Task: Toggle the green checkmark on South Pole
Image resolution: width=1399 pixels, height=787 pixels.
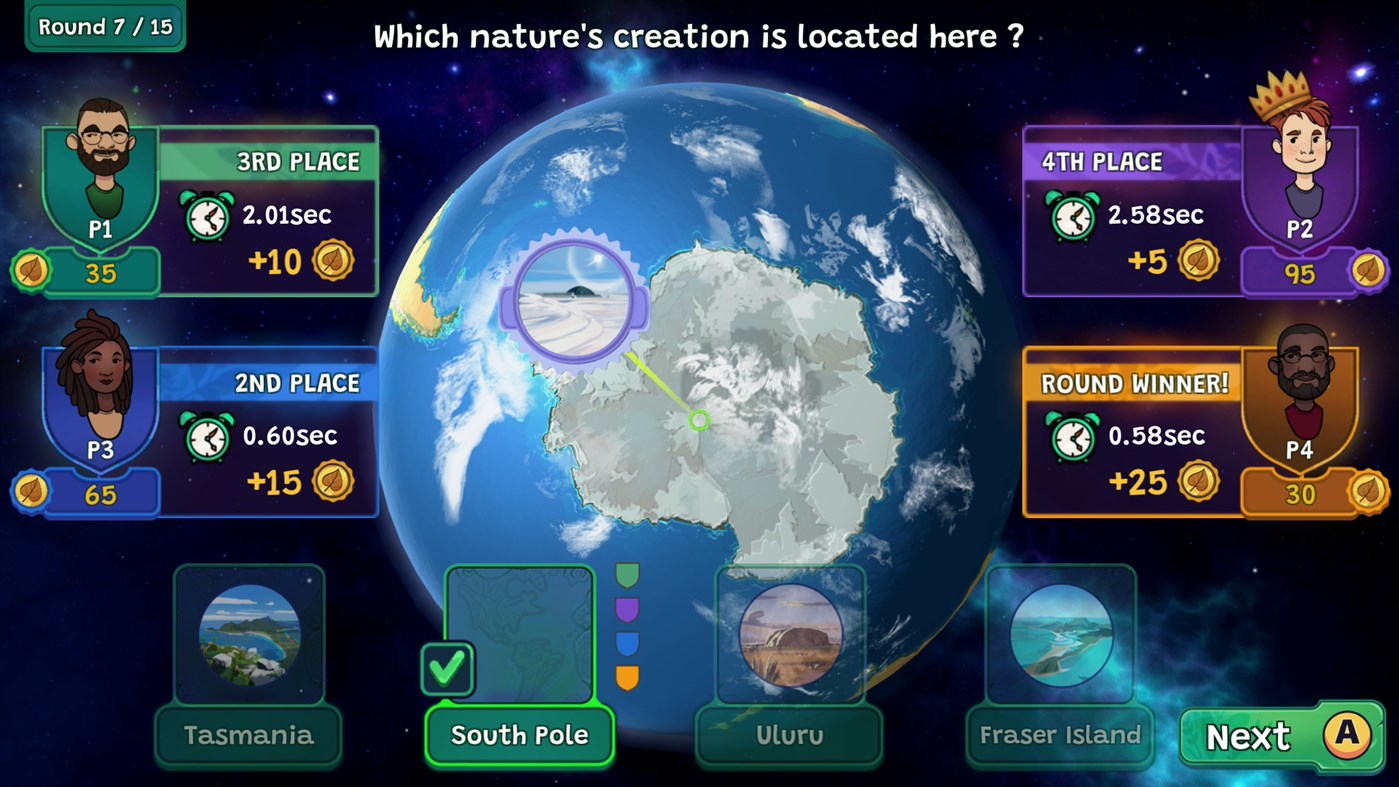Action: [x=447, y=667]
